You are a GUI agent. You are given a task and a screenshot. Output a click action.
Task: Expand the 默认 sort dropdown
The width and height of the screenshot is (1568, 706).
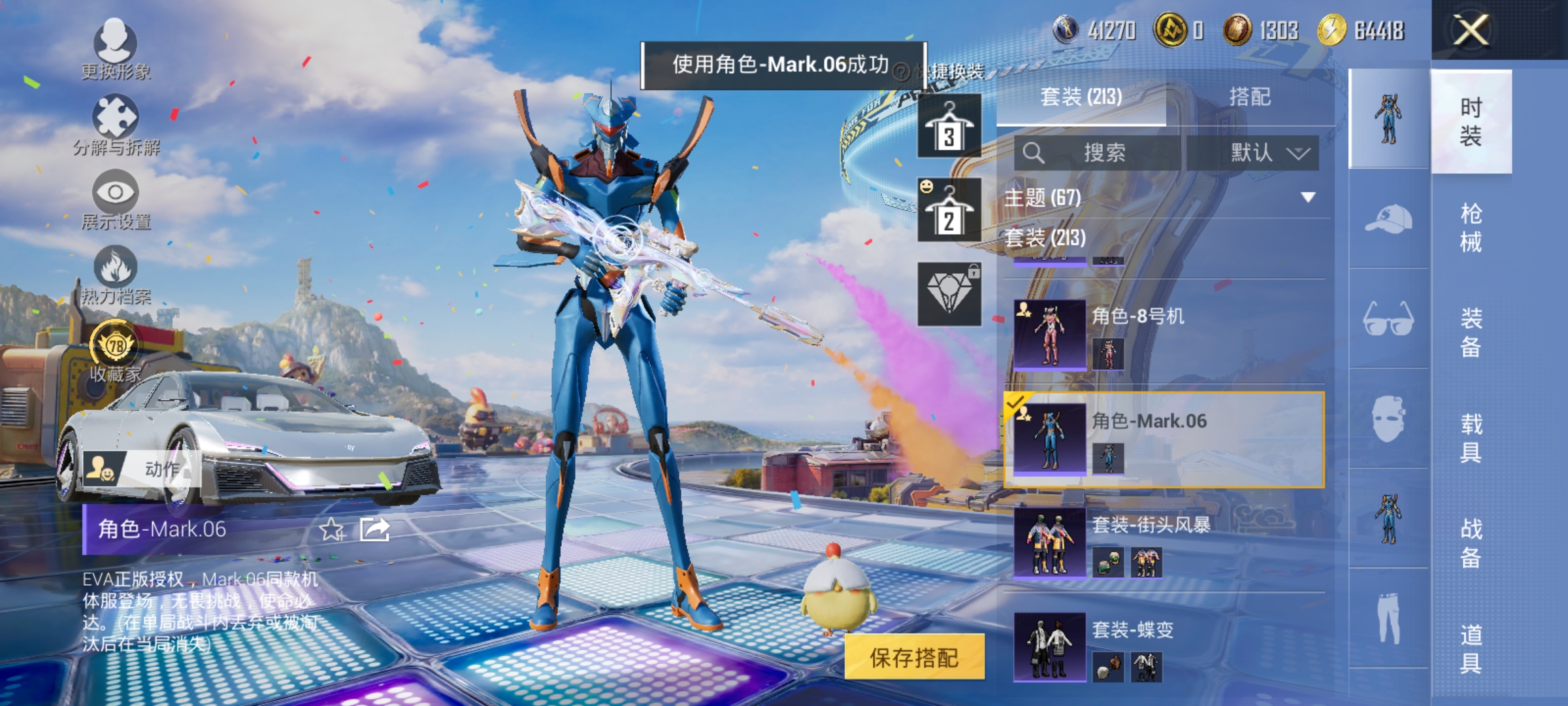point(1269,152)
